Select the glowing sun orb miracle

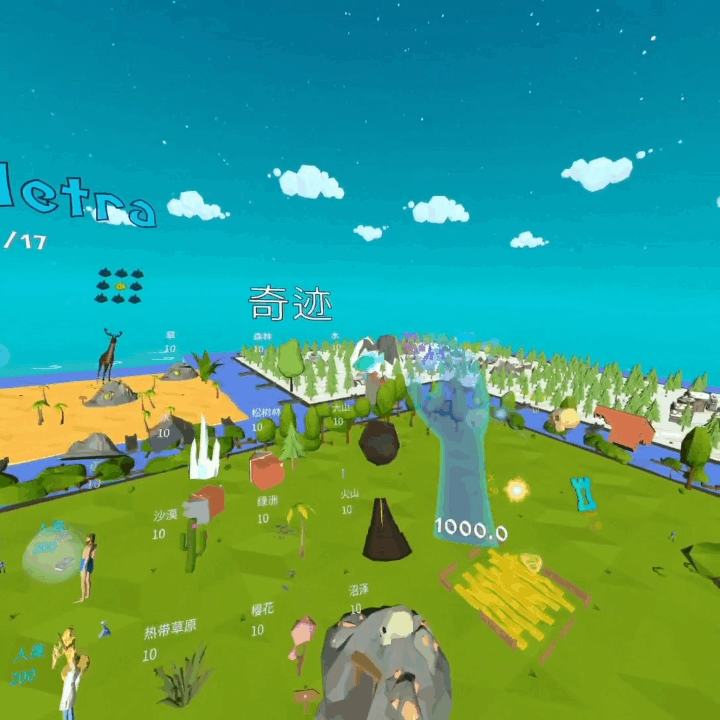(517, 489)
